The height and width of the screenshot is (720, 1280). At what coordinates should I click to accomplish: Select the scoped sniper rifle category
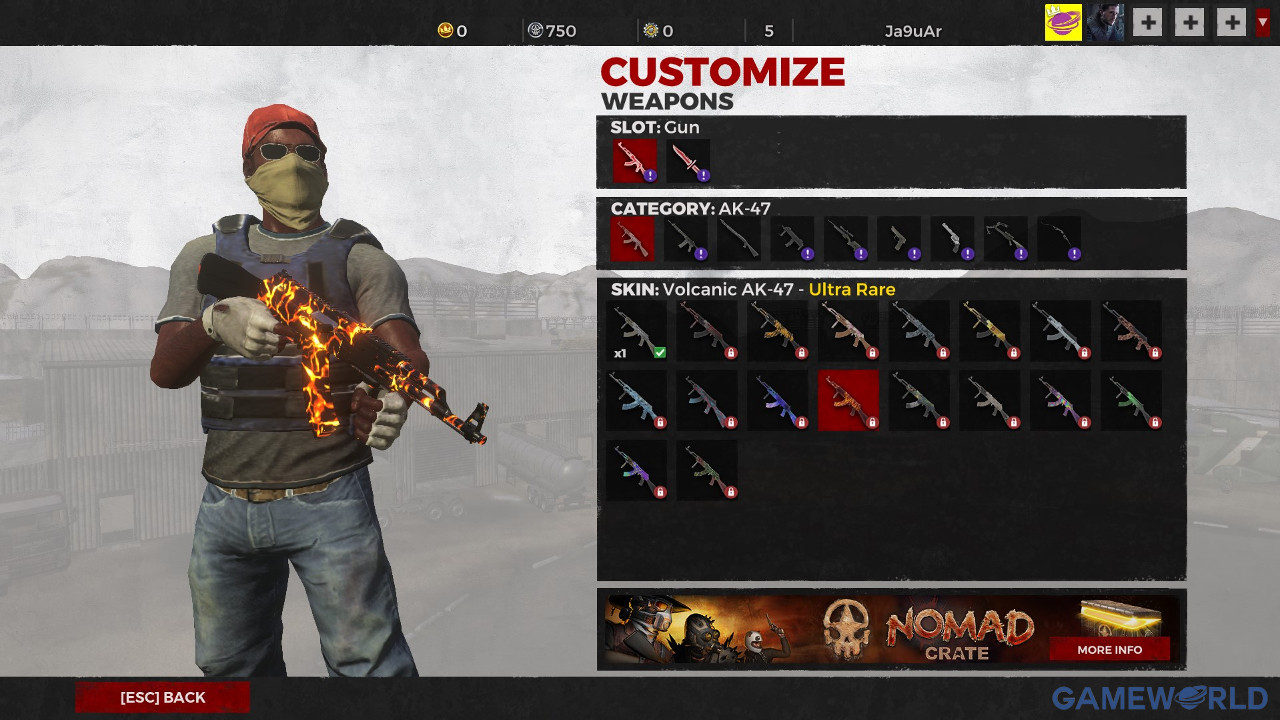(x=846, y=239)
